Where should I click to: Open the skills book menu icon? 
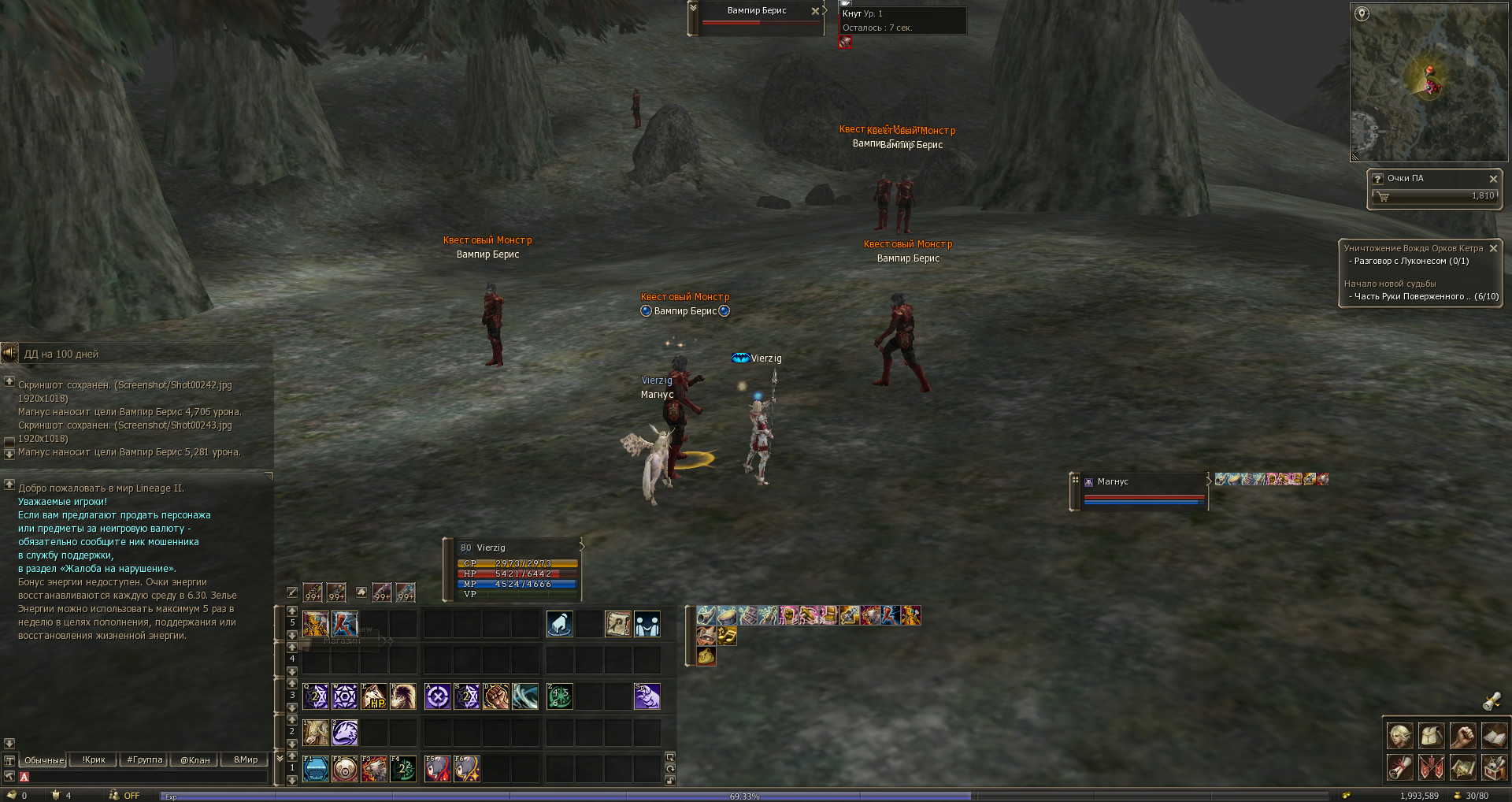pyautogui.click(x=1494, y=736)
